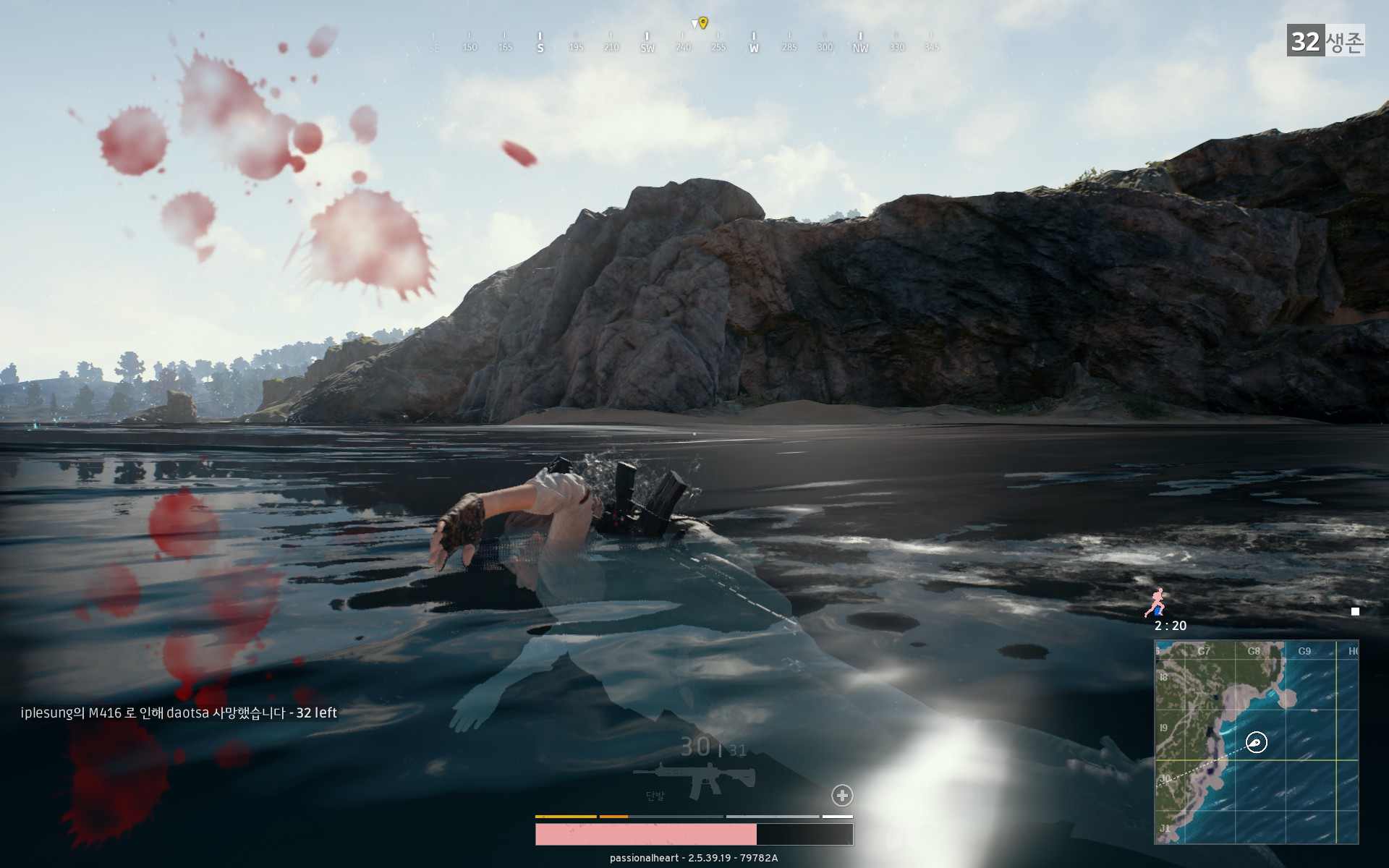This screenshot has width=1389, height=868.
Task: Click the minimap in the corner
Action: (x=1256, y=741)
